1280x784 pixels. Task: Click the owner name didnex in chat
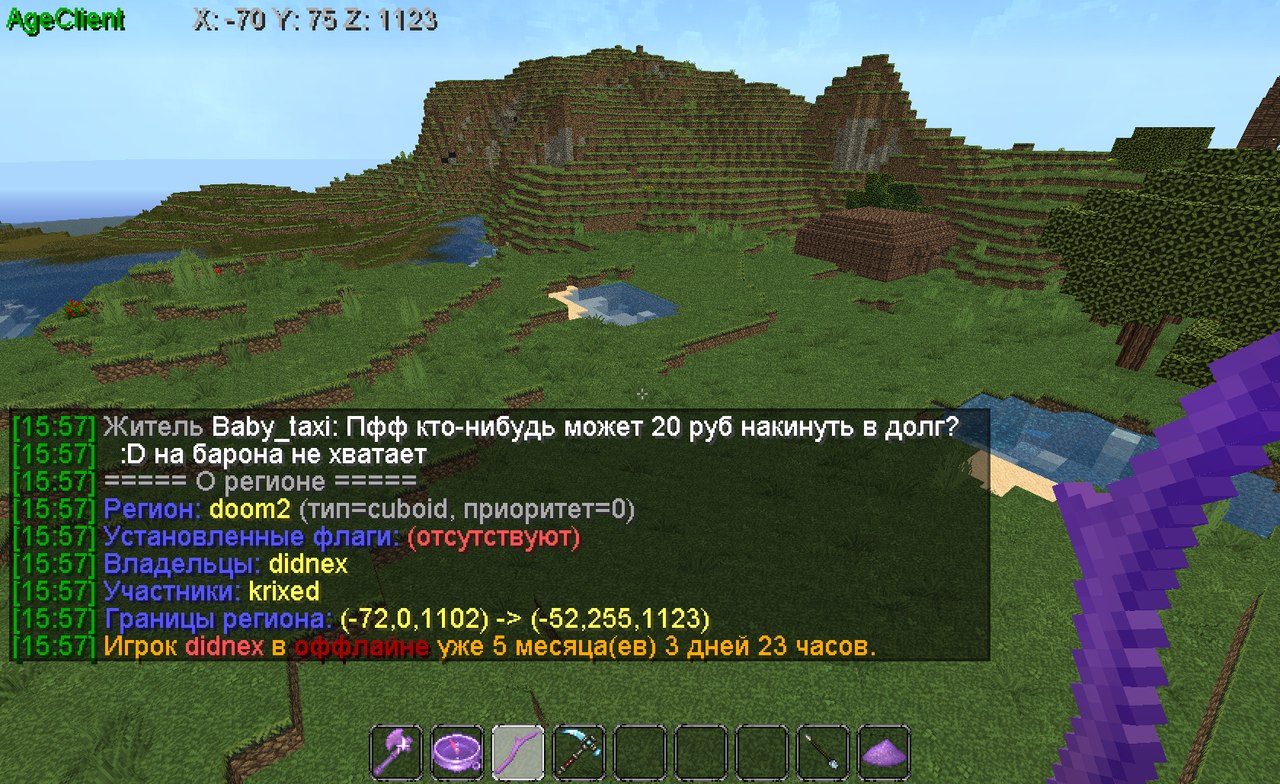click(x=310, y=563)
